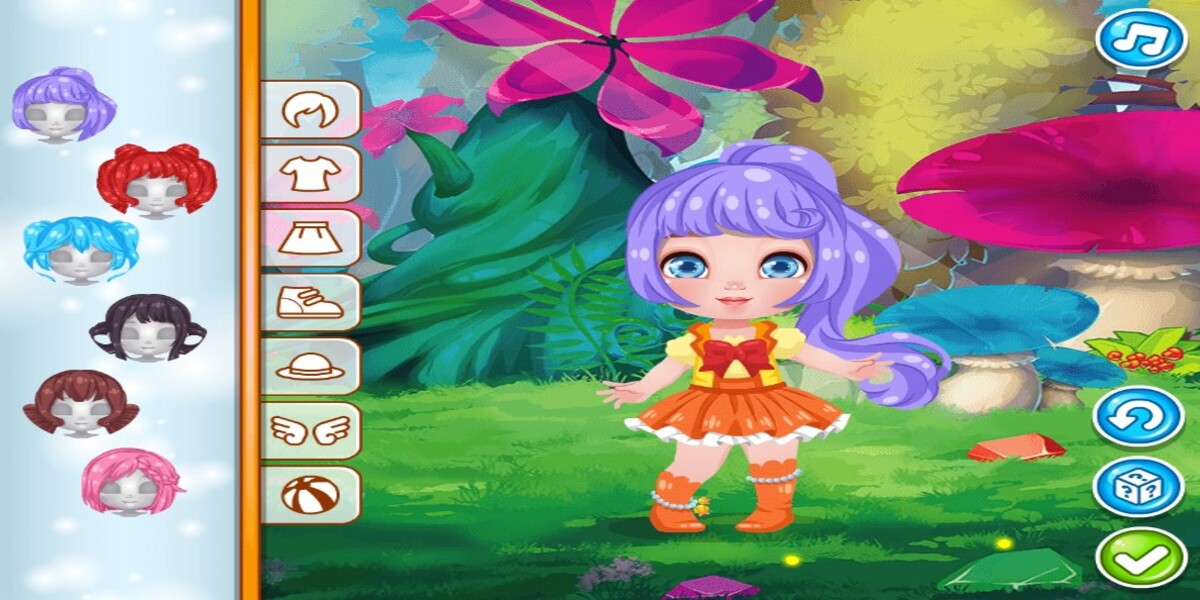1200x600 pixels.
Task: Switch to the shoes category
Action: [310, 302]
